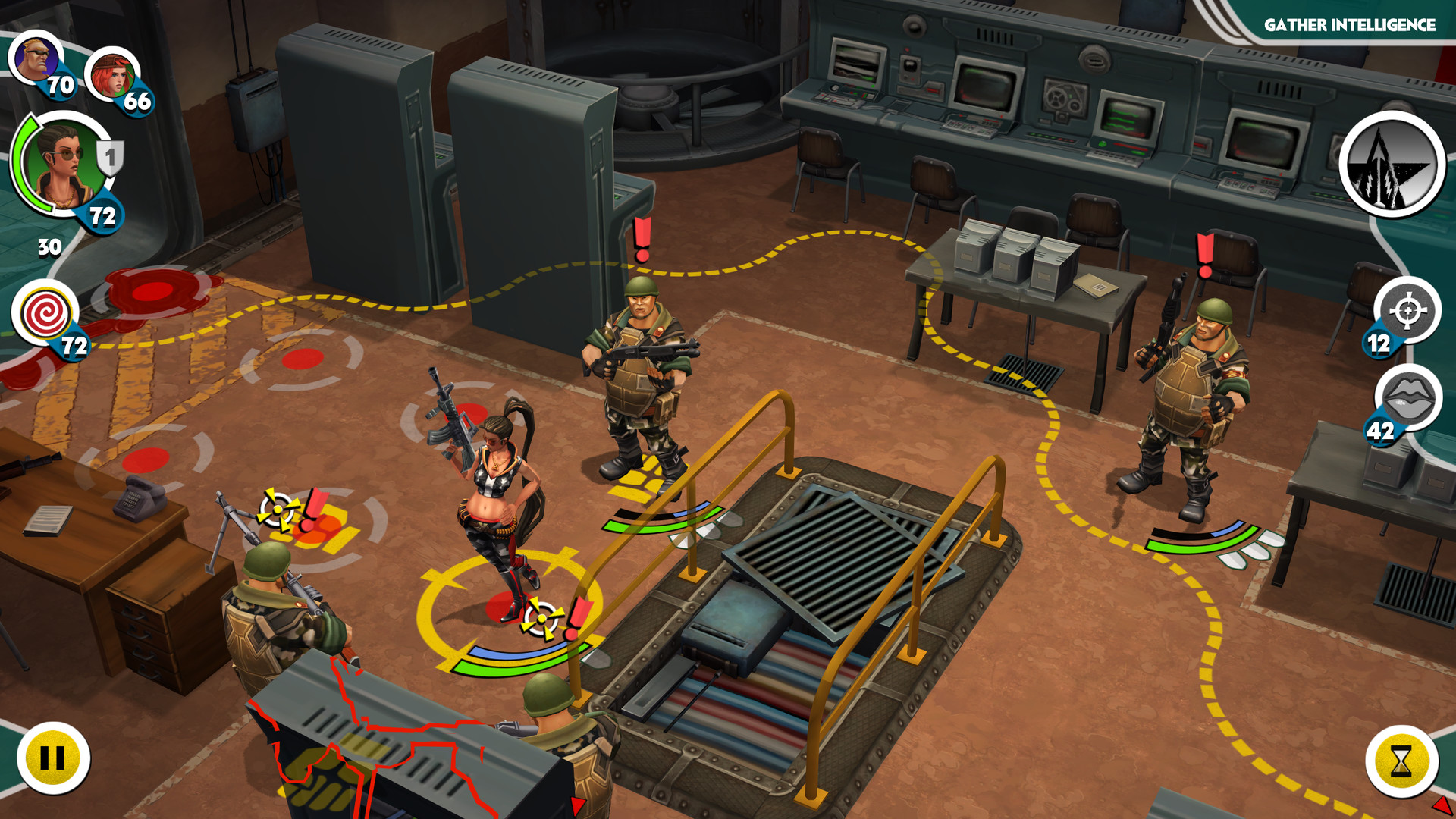Use the crosshair targeting ability with 12 charges
This screenshot has height=819, width=1456.
click(1407, 311)
